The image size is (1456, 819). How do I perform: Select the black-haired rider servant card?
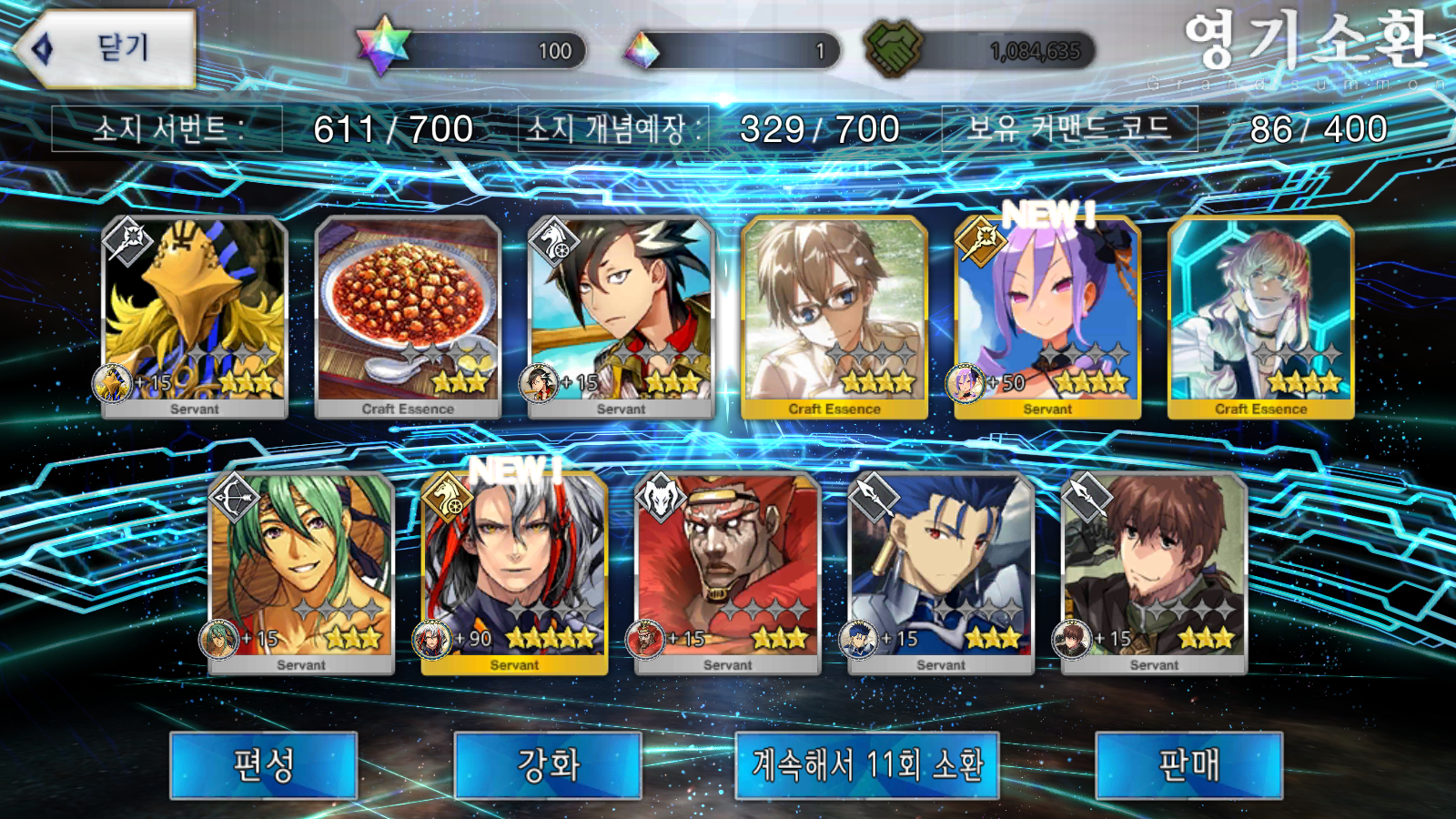pyautogui.click(x=621, y=314)
